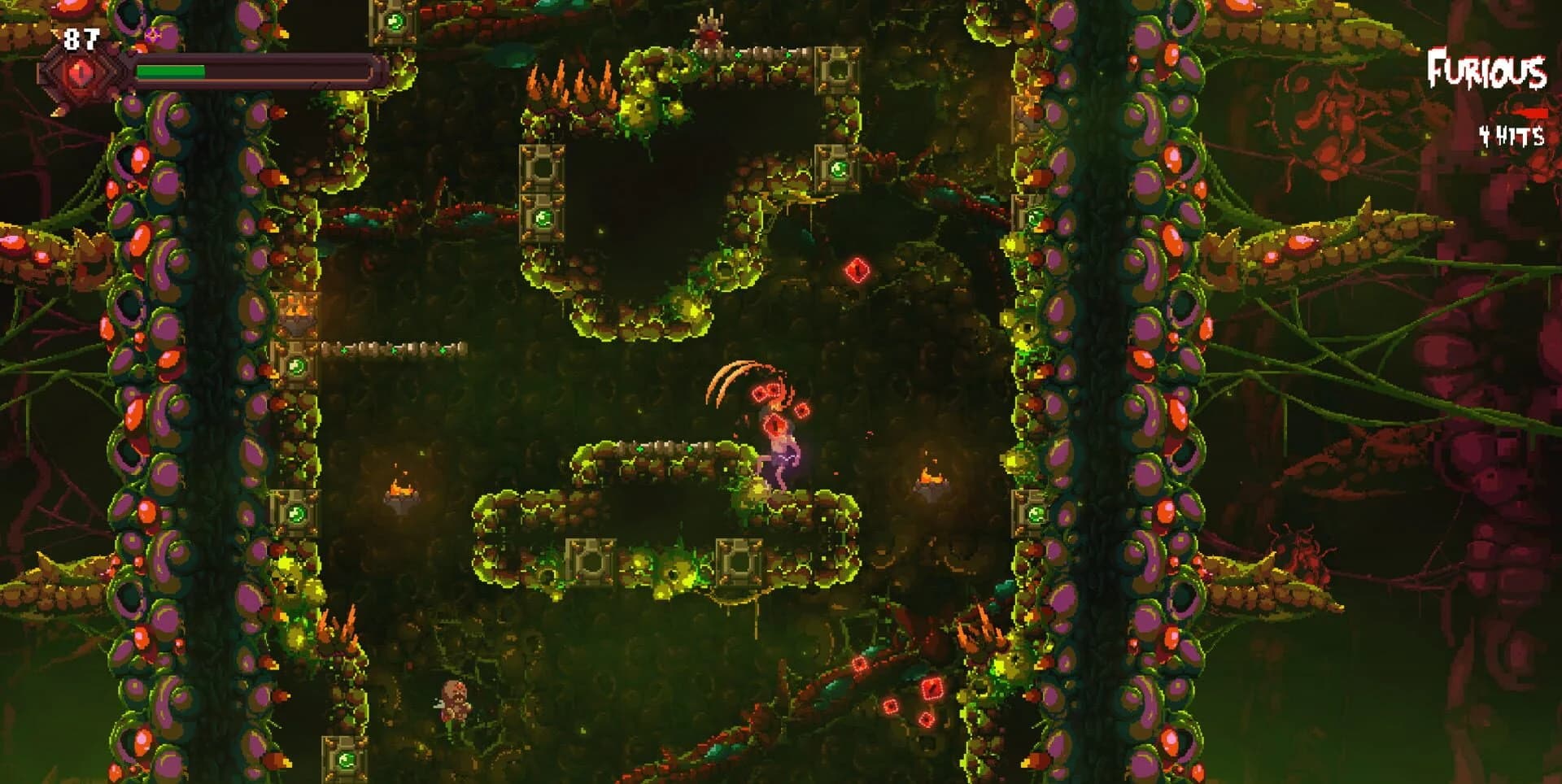1562x784 pixels.
Task: Click the red gem emblem beside the health bar
Action: pos(77,73)
